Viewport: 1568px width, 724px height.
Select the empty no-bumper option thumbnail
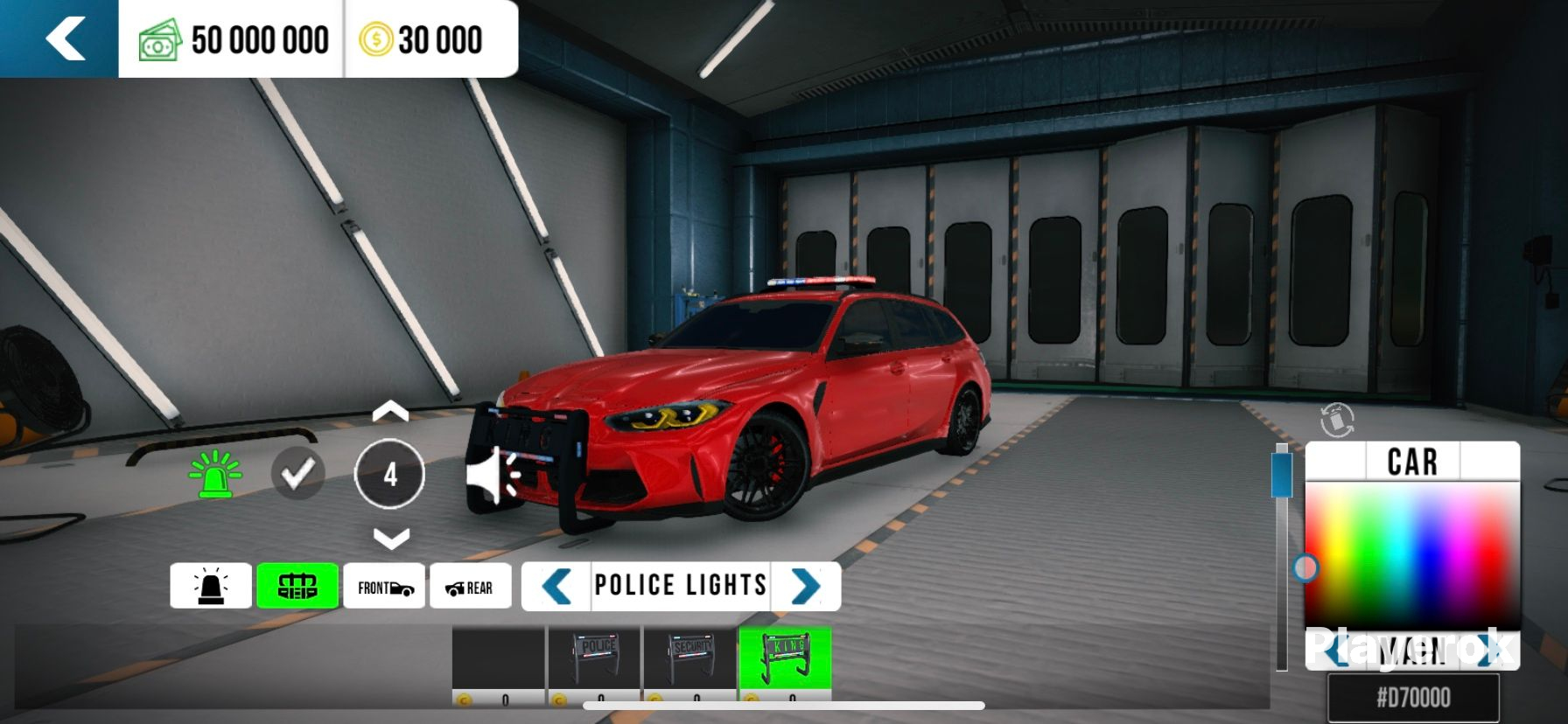pyautogui.click(x=498, y=665)
